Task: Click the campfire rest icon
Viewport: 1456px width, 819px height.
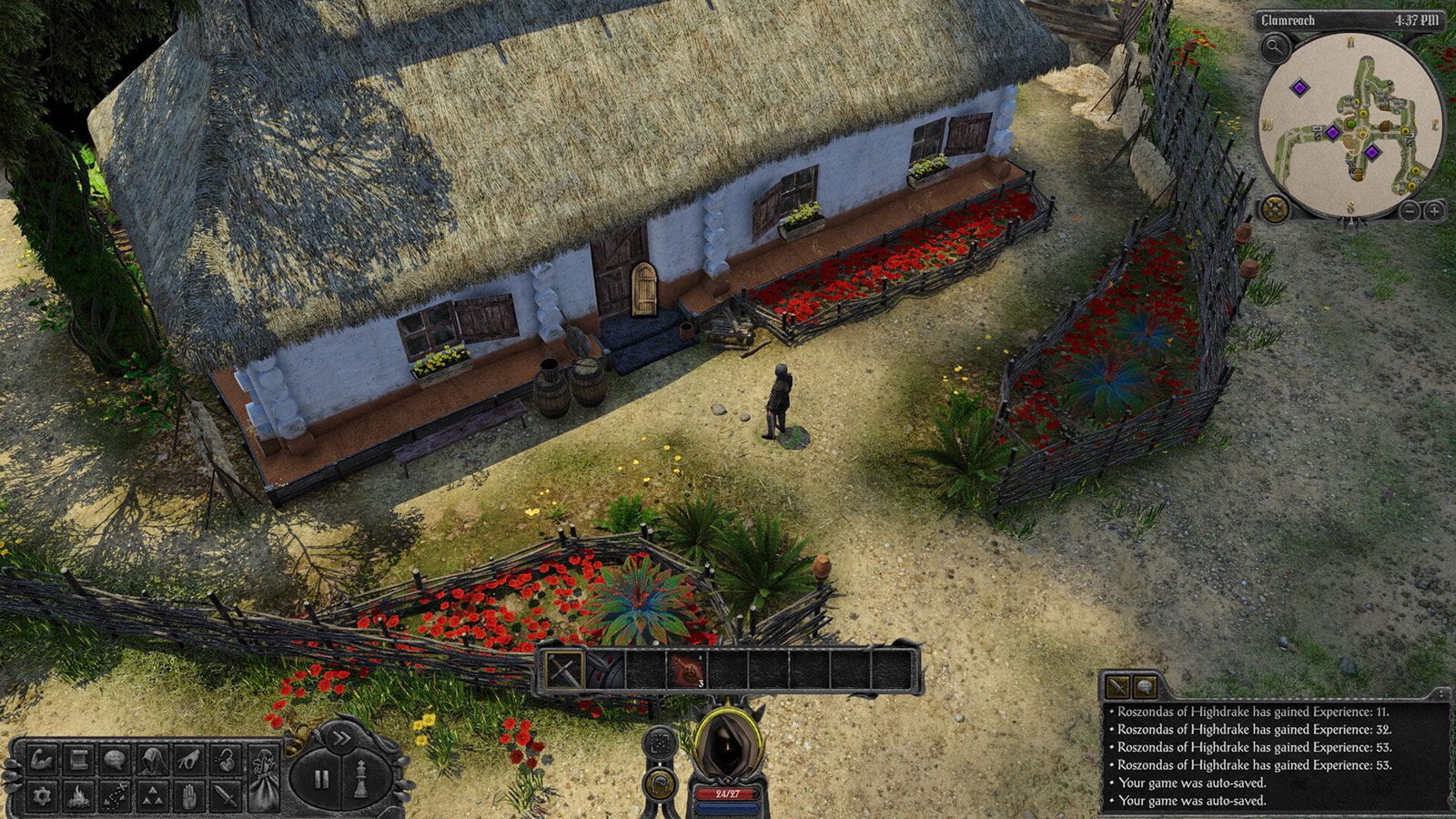Action: click(78, 797)
